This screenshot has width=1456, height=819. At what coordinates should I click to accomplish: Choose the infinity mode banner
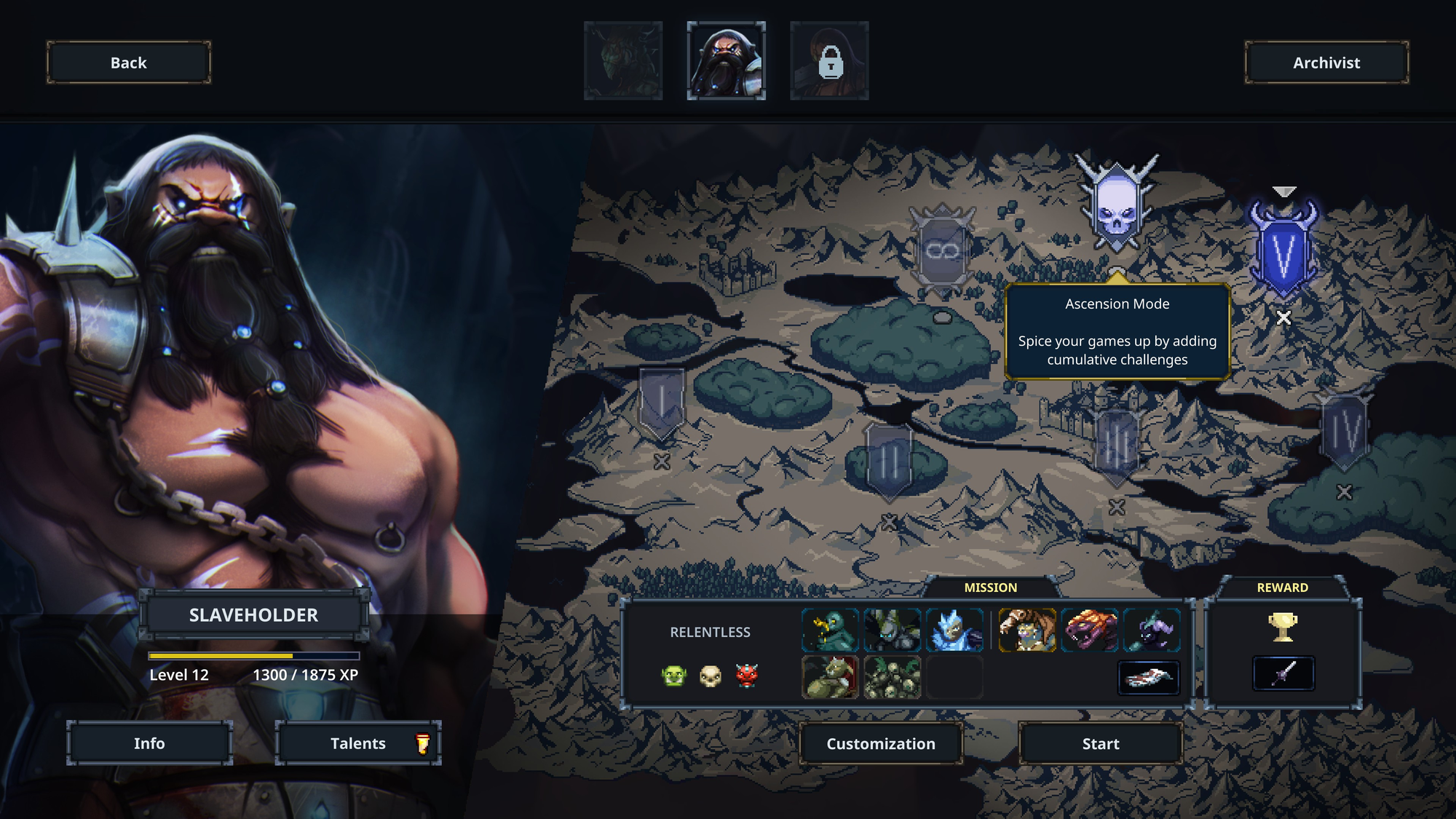pos(943,250)
